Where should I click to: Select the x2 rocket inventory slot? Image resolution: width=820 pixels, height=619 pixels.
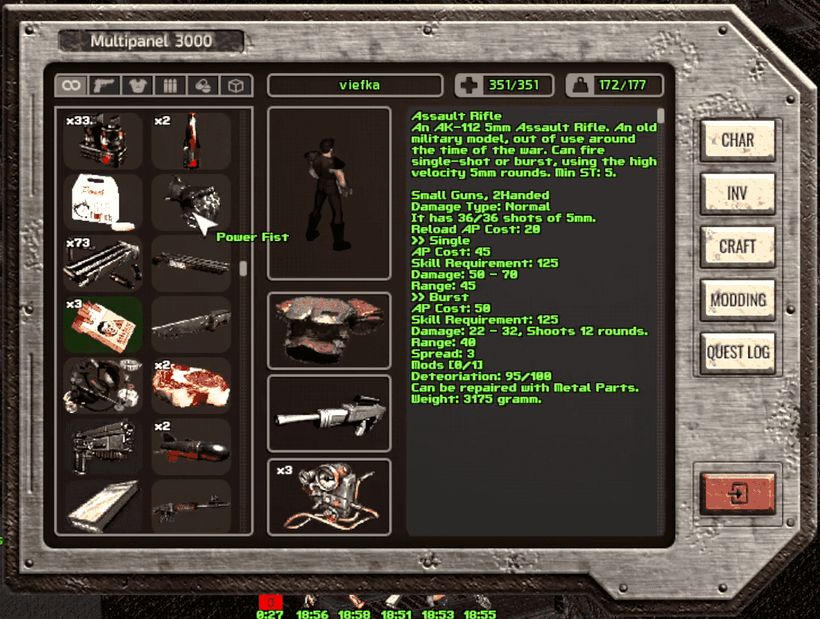[191, 446]
